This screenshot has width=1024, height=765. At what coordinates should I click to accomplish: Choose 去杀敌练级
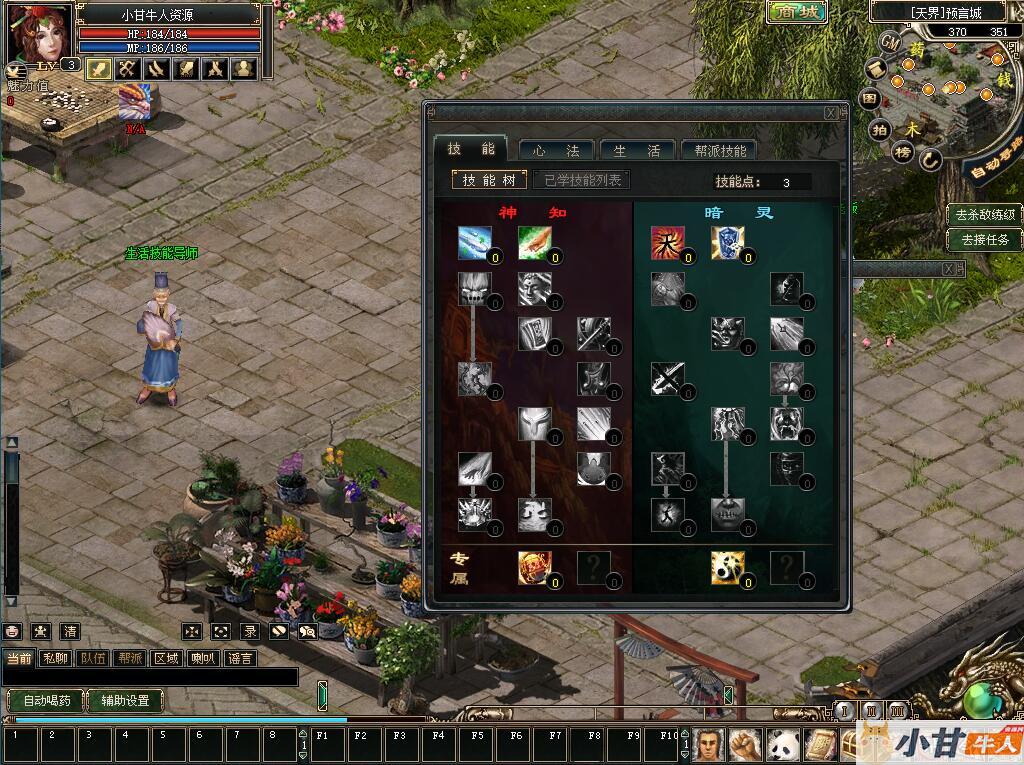point(985,214)
